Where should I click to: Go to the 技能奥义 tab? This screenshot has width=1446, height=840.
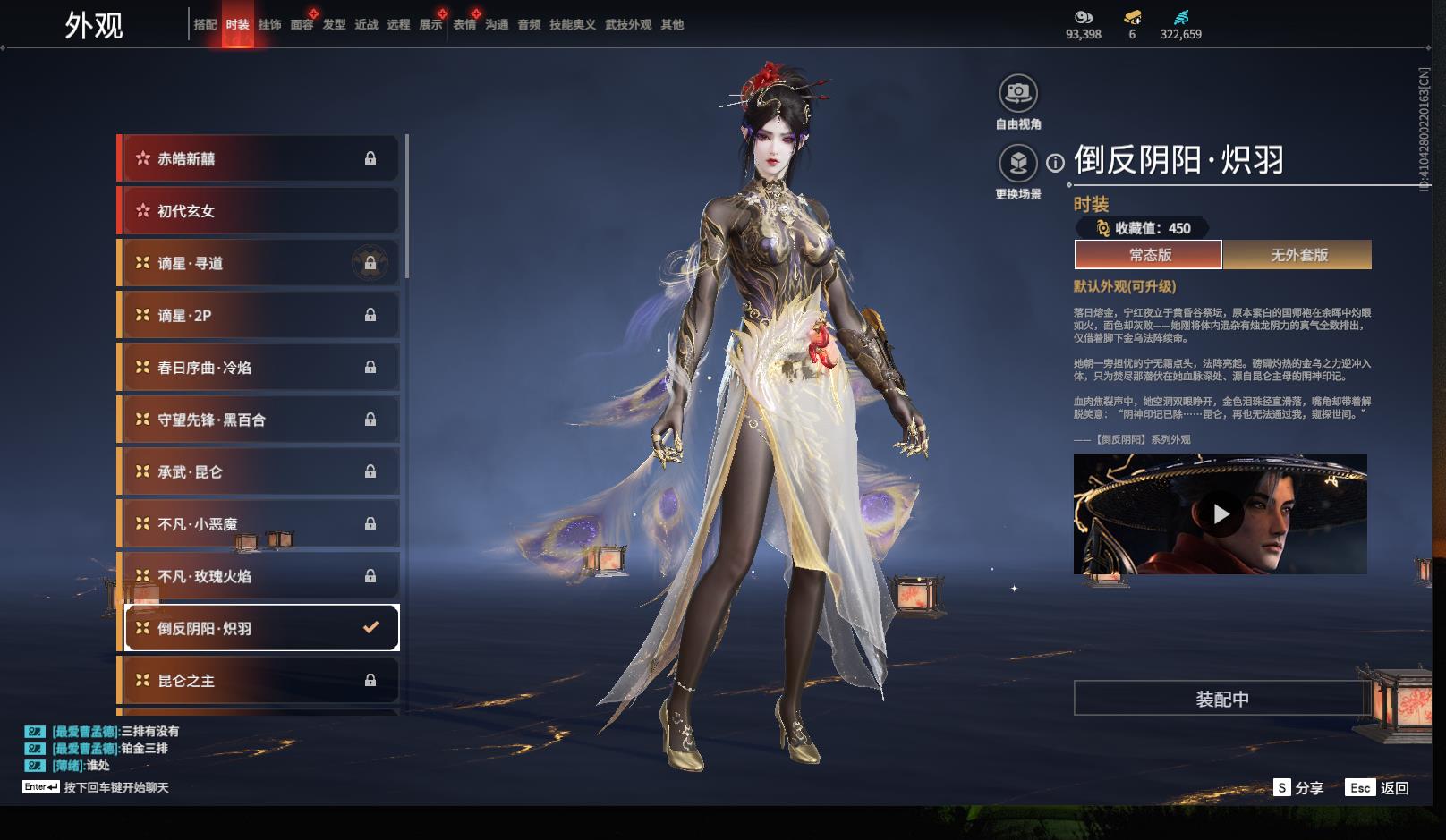point(573,25)
